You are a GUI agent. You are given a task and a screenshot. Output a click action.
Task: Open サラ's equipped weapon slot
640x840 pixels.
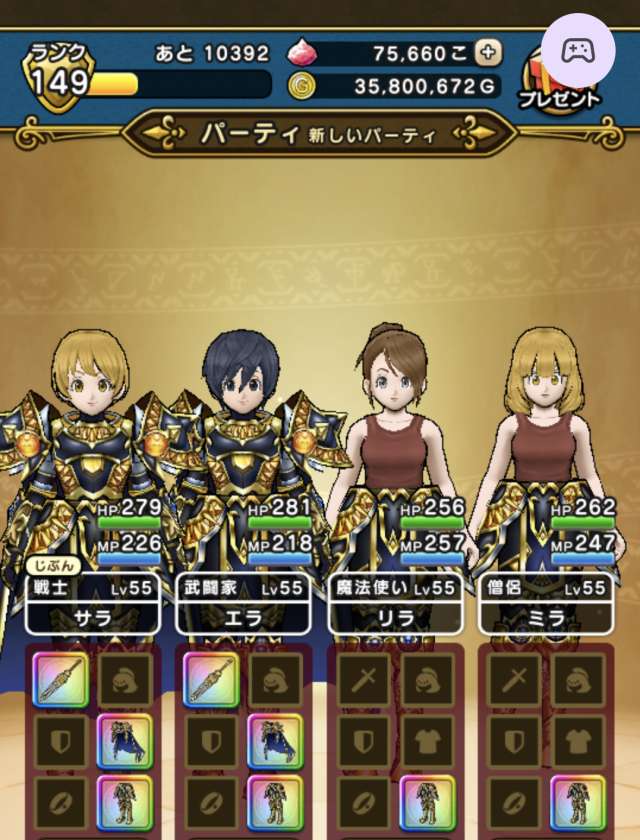(60, 681)
